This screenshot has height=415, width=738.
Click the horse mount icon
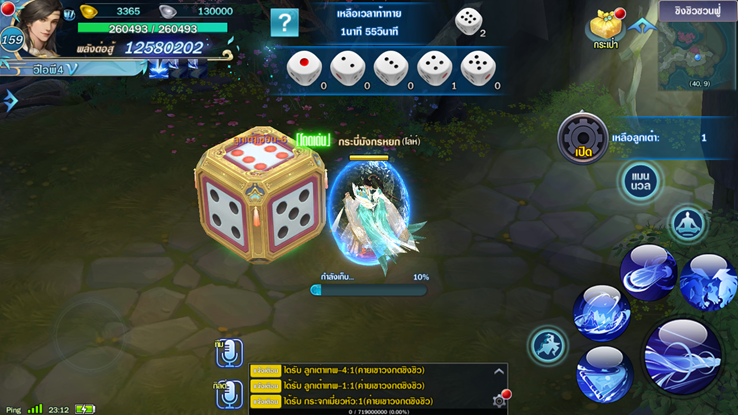click(549, 346)
